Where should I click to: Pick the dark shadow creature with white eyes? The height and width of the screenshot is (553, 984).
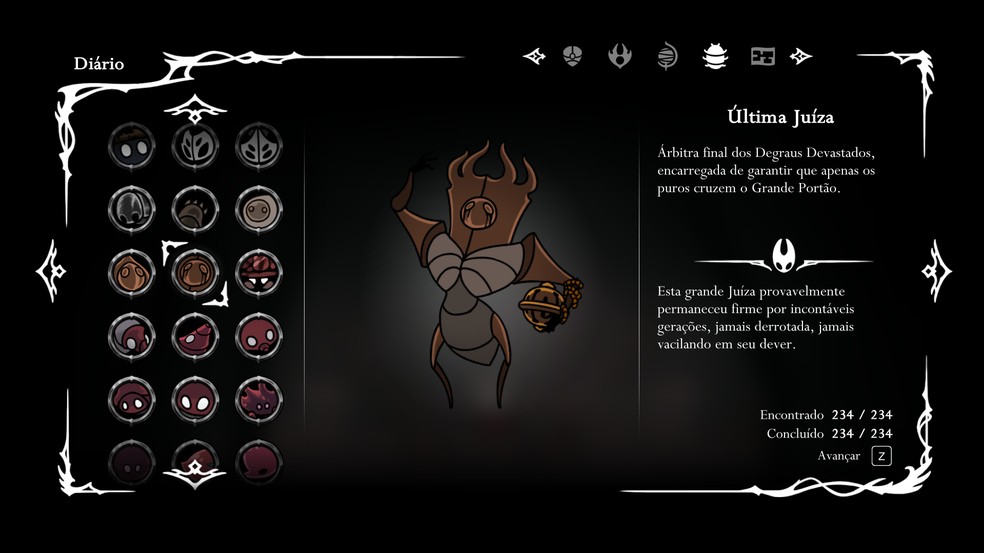[131, 146]
